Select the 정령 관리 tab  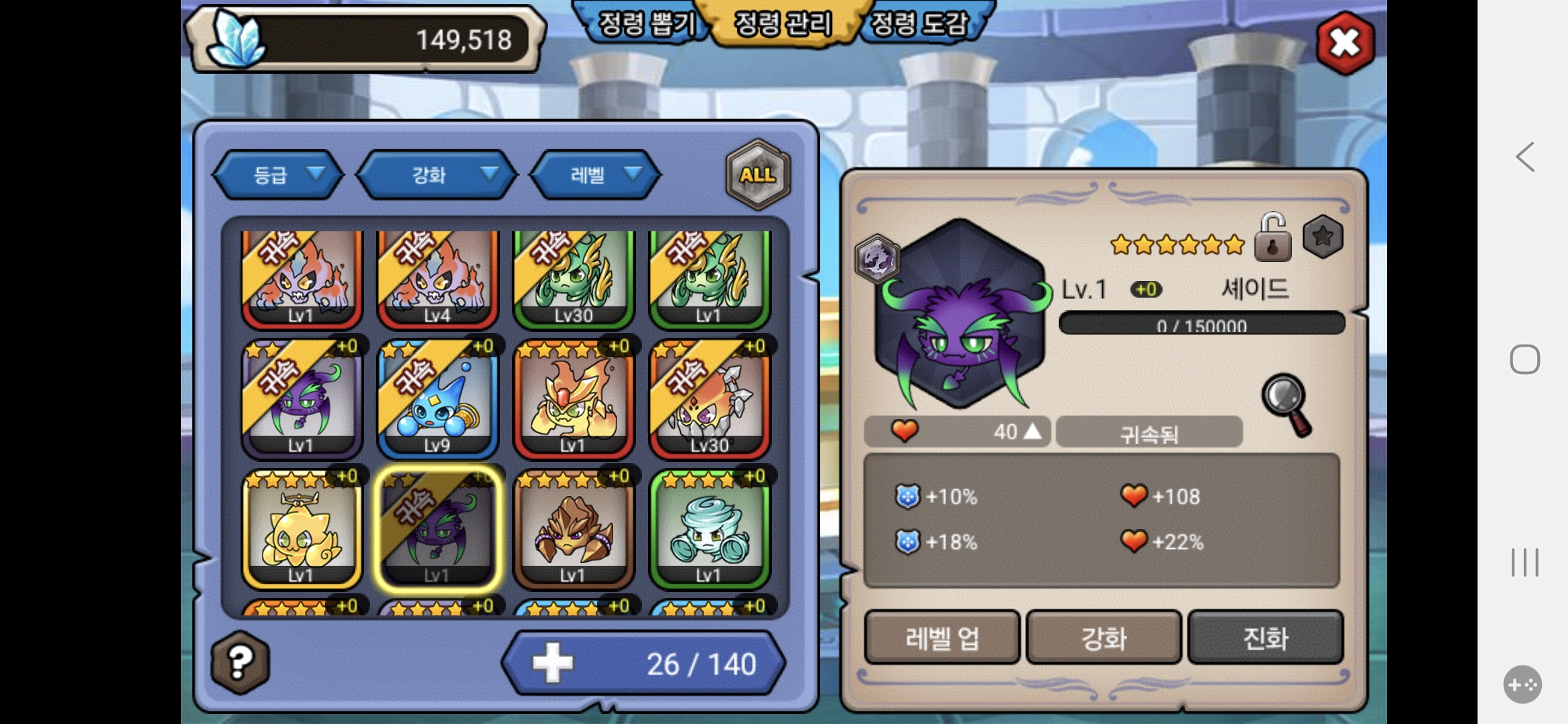click(x=783, y=24)
